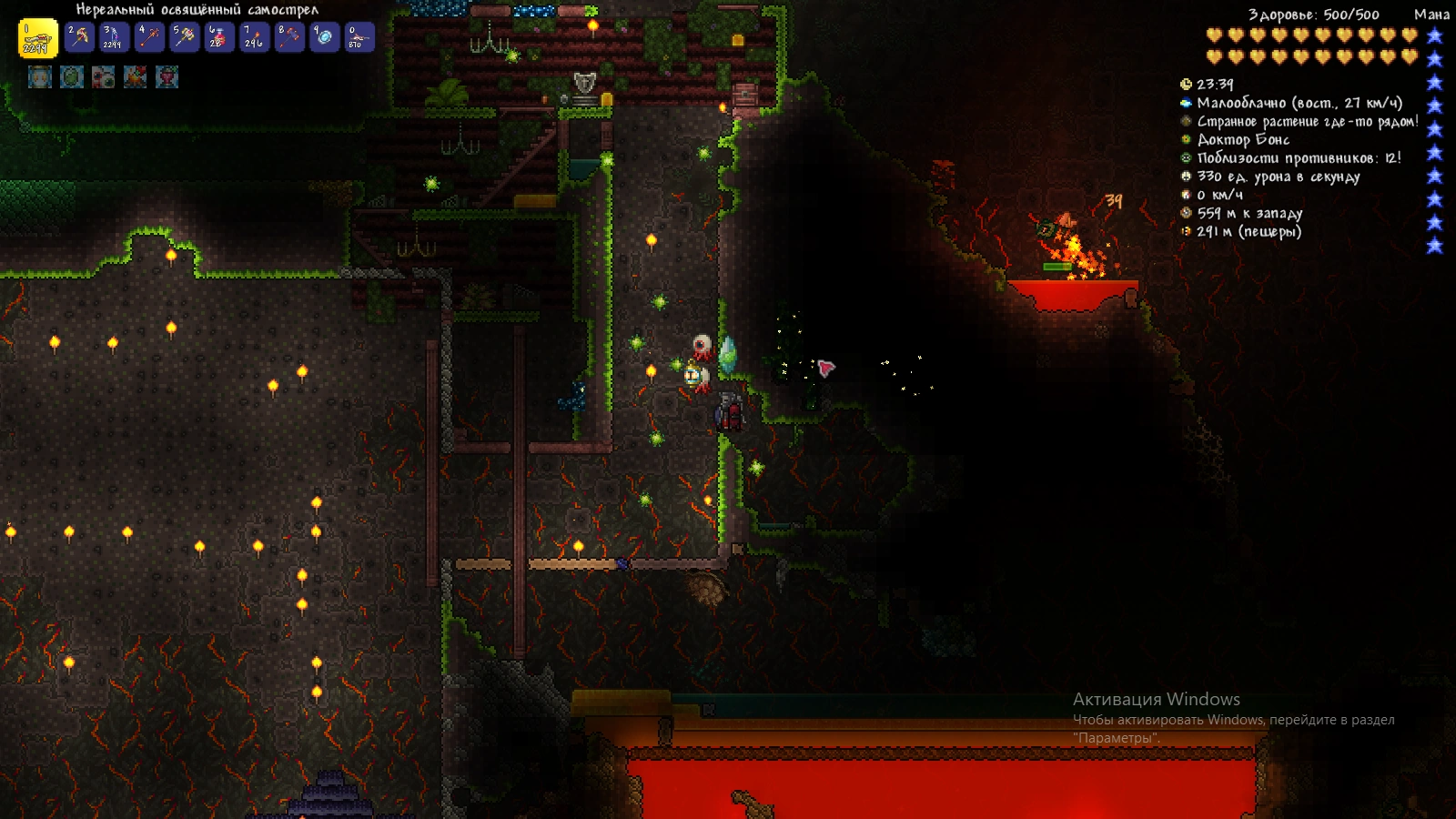Click the campfire buff icon

pyautogui.click(x=136, y=77)
